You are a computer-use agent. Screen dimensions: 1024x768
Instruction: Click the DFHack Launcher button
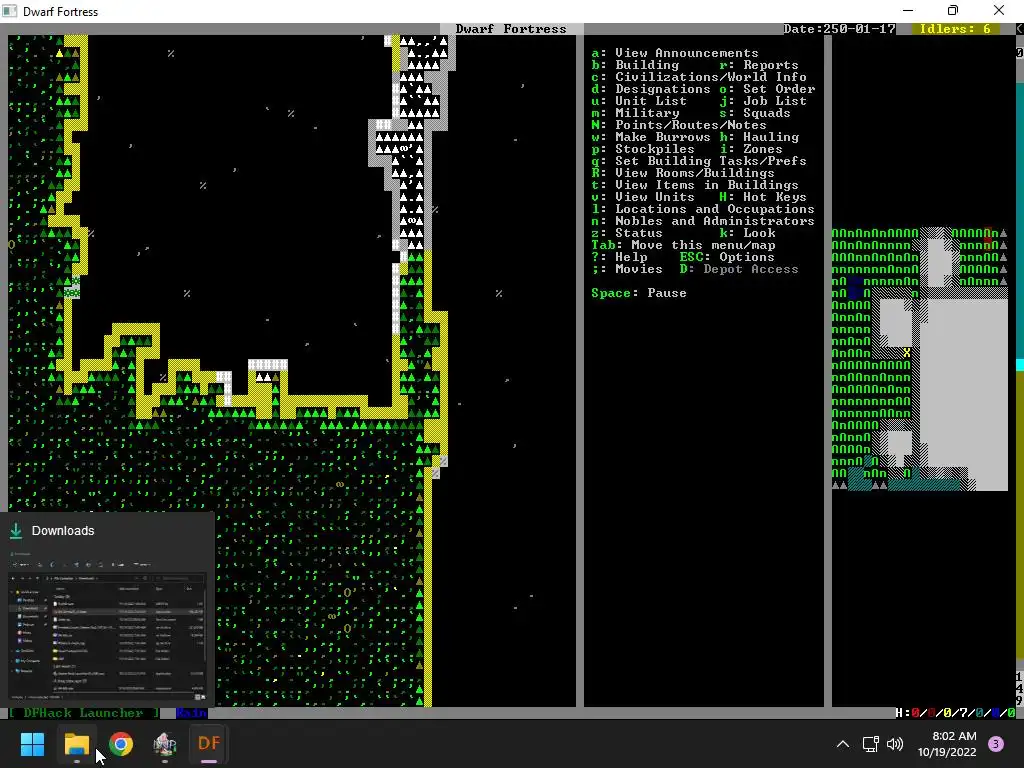(x=82, y=713)
